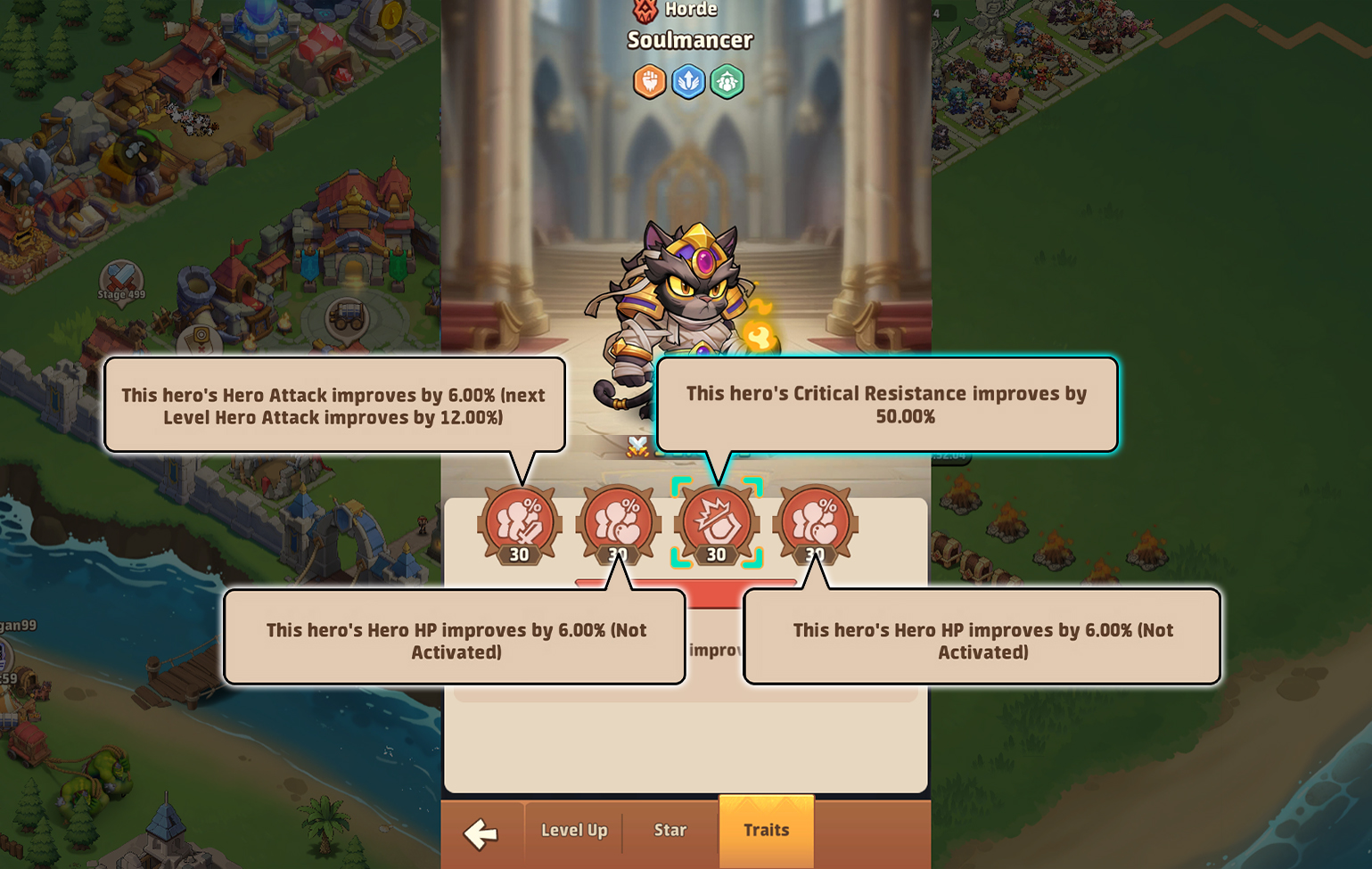Screen dimensions: 1372x869
Task: Select the second Hero HP trait icon
Action: (x=619, y=524)
